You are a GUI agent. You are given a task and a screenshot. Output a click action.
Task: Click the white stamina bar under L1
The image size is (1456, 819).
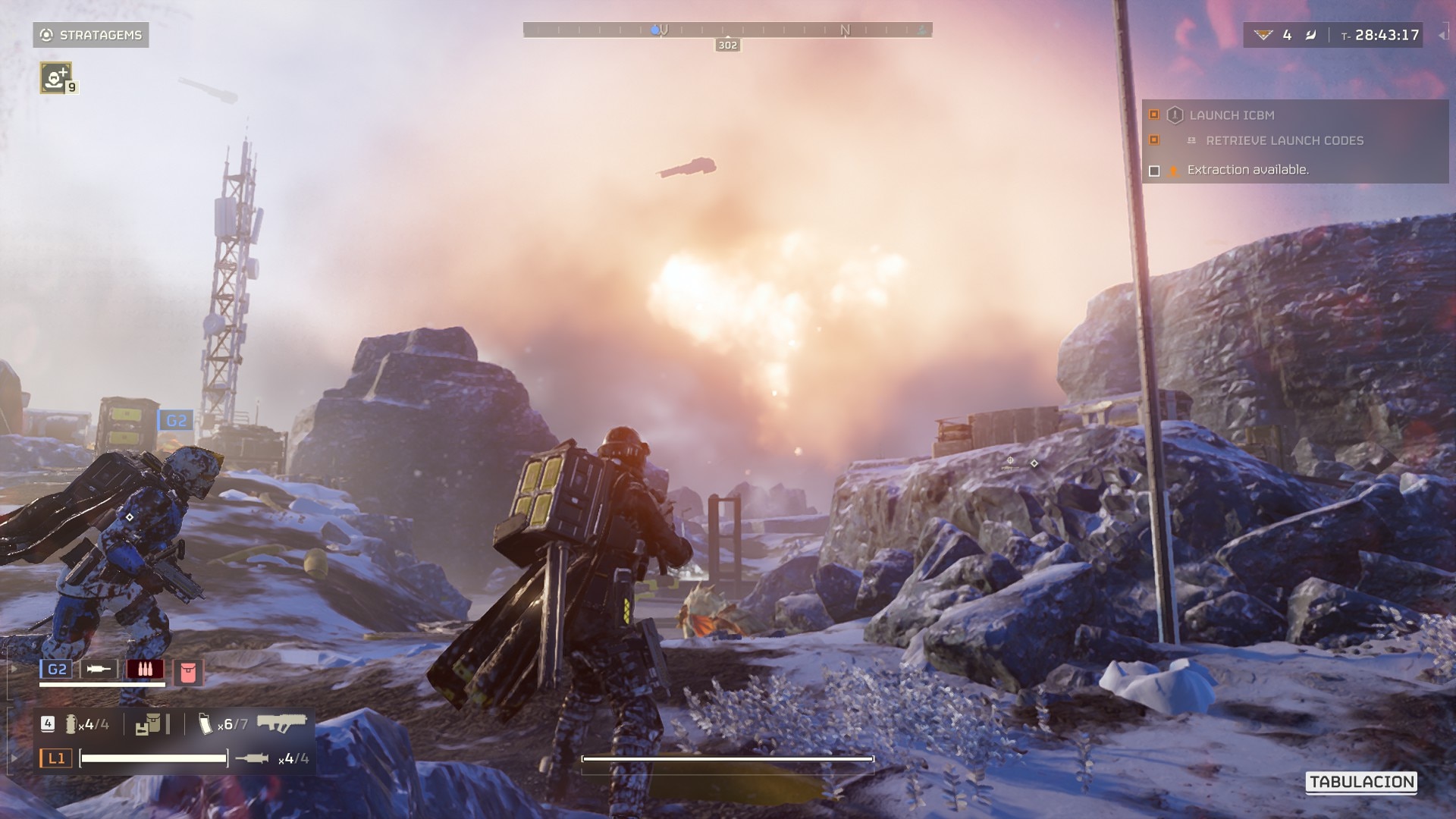(153, 760)
